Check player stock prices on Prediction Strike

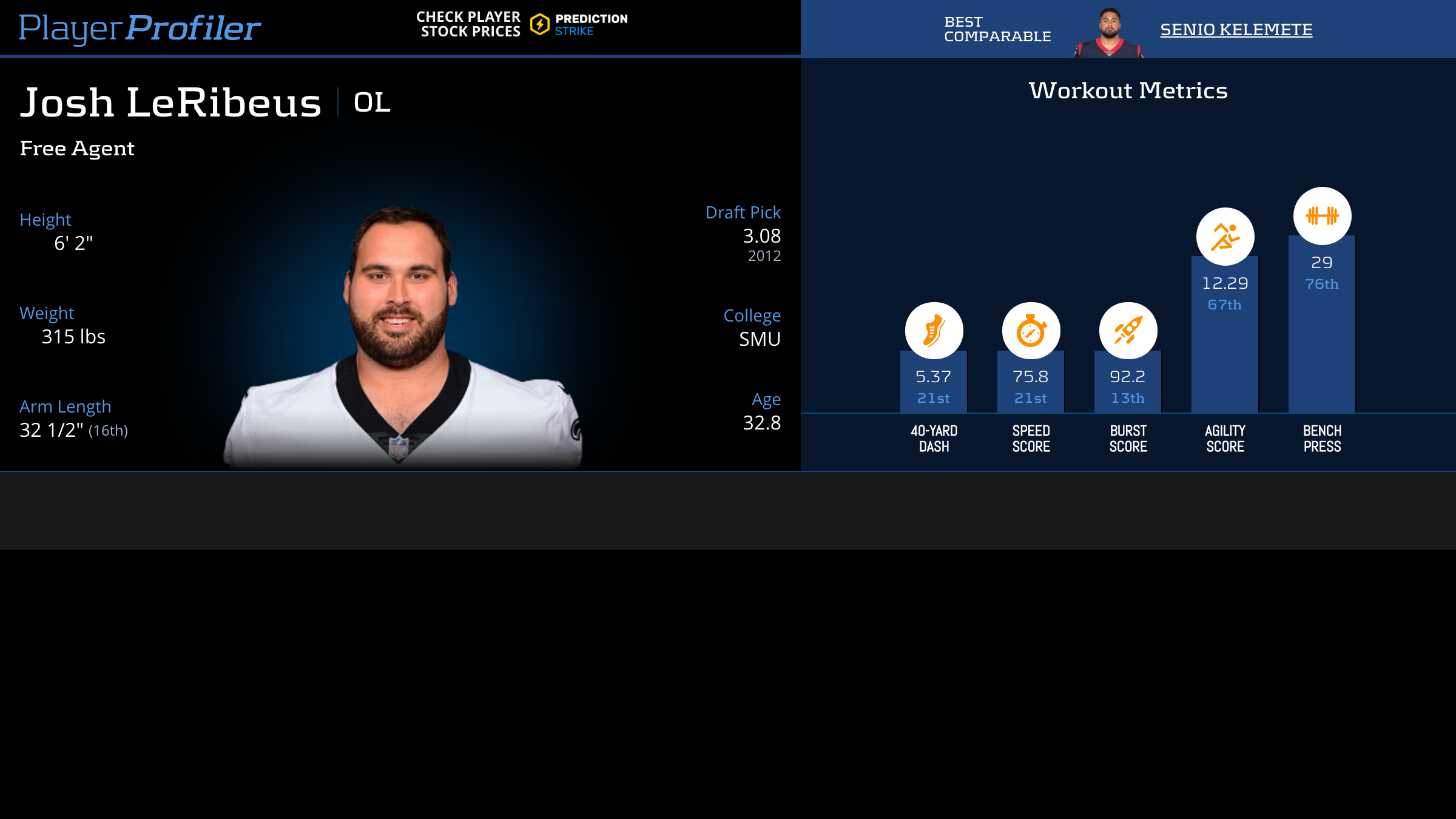coord(522,24)
